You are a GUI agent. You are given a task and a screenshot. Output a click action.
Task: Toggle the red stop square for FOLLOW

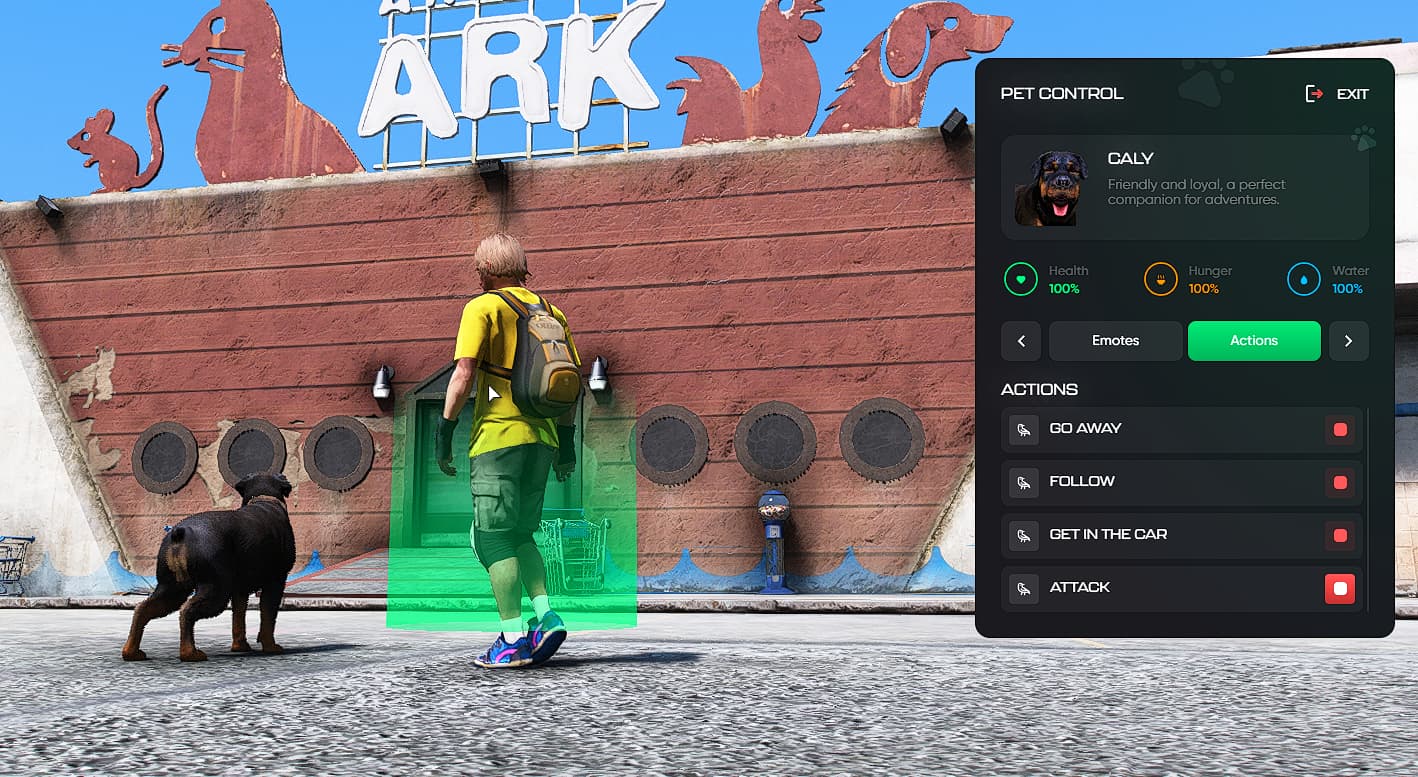pyautogui.click(x=1340, y=483)
